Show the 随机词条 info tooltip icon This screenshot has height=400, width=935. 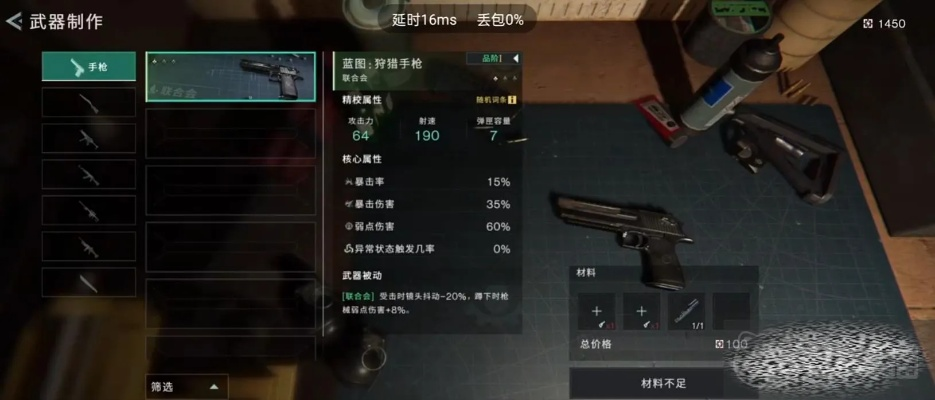(x=512, y=99)
